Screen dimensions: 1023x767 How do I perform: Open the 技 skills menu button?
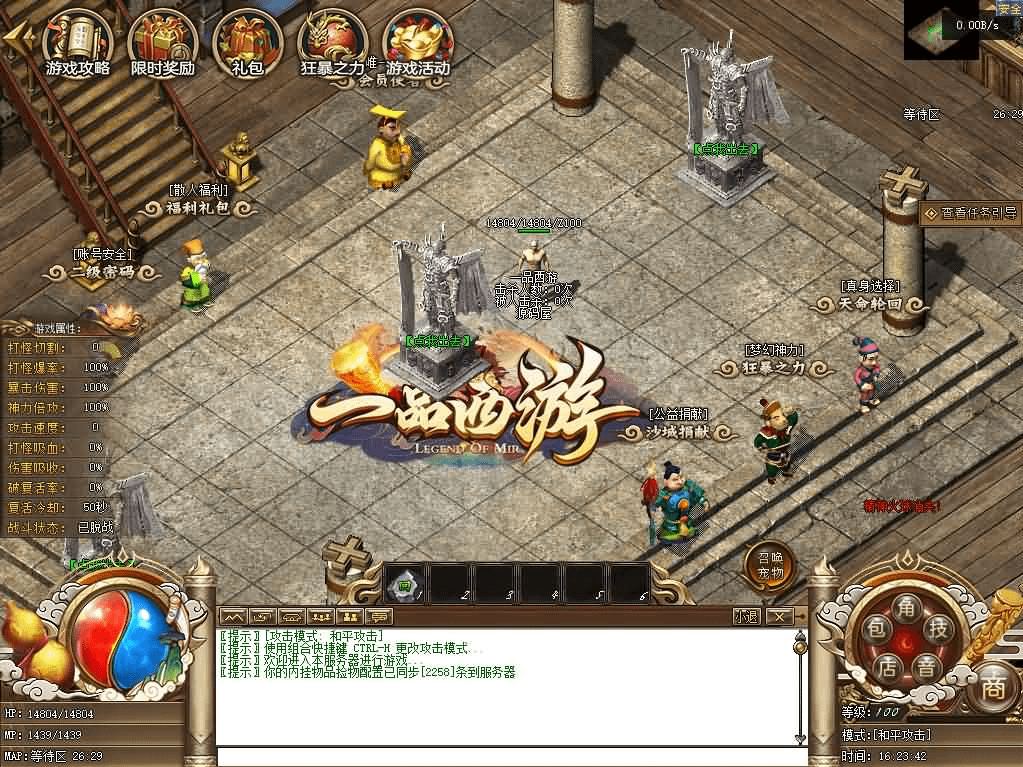pos(938,627)
